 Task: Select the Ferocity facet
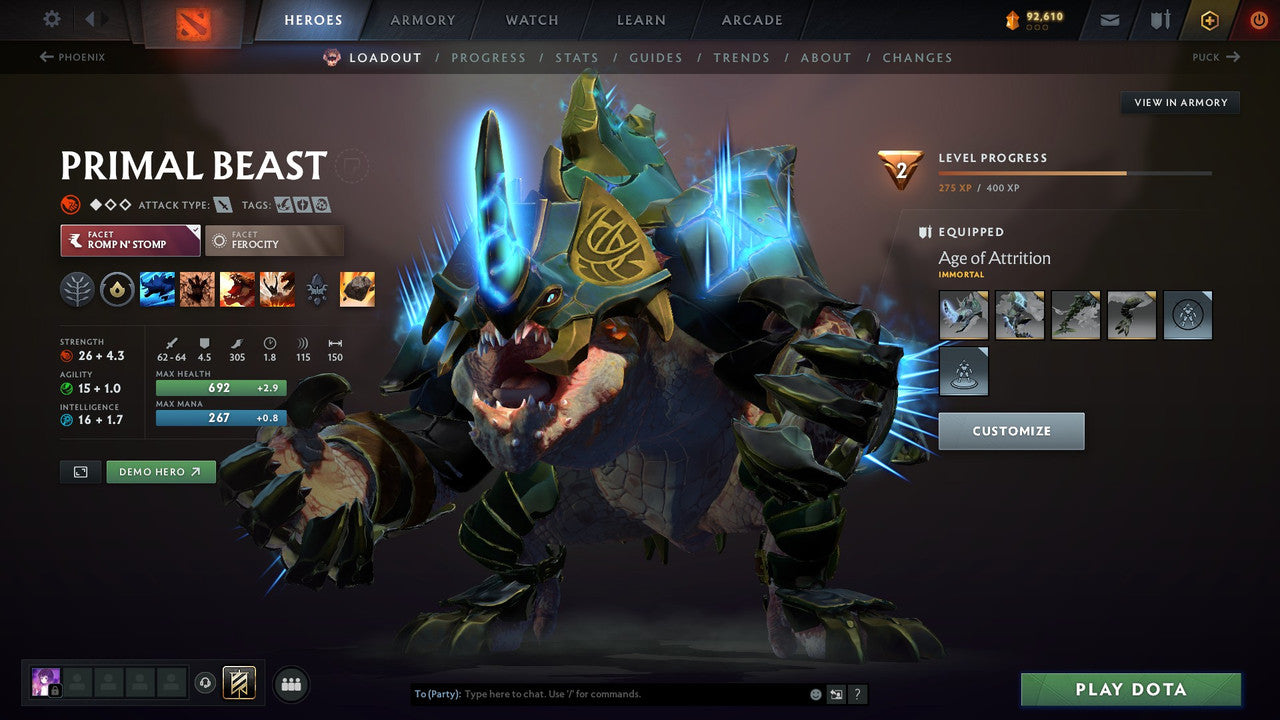[x=274, y=240]
